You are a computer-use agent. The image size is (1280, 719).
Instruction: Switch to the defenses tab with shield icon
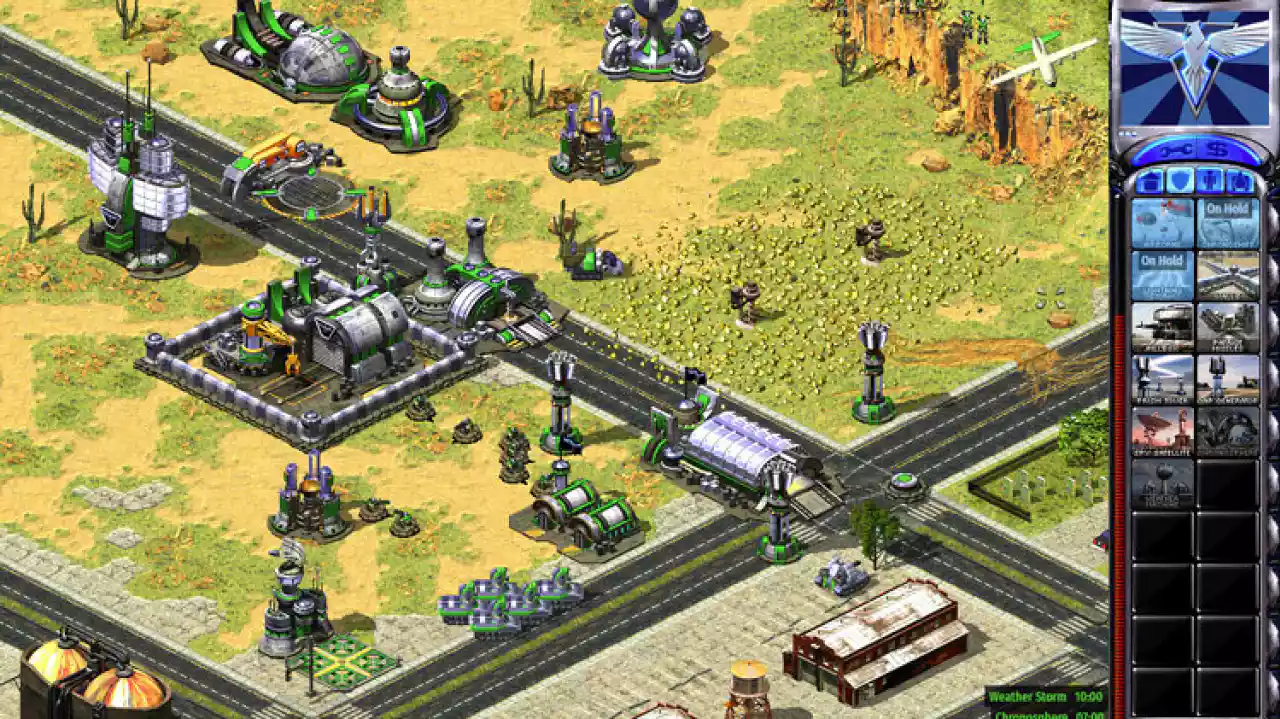(1179, 182)
